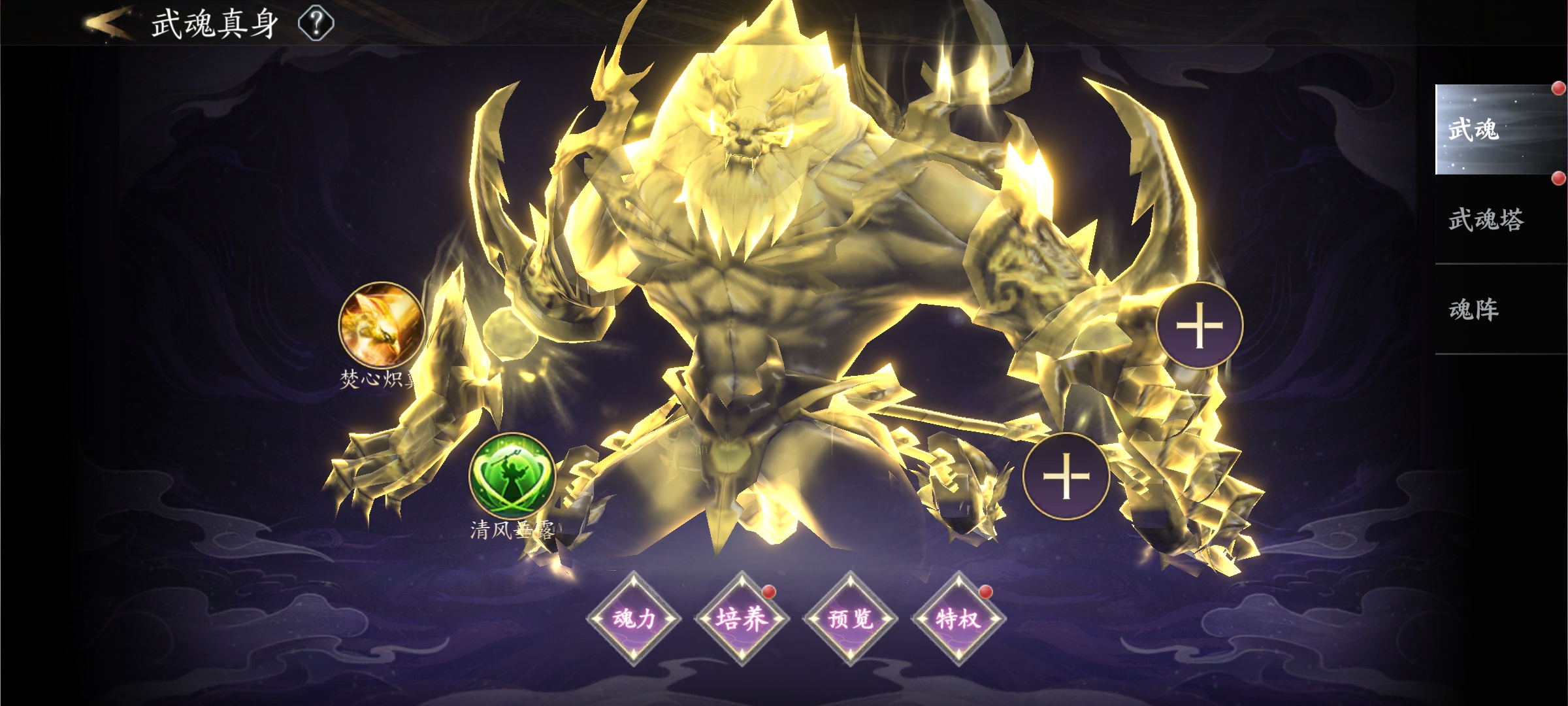Viewport: 1568px width, 706px height.
Task: Go back using the arrow button
Action: click(x=108, y=24)
